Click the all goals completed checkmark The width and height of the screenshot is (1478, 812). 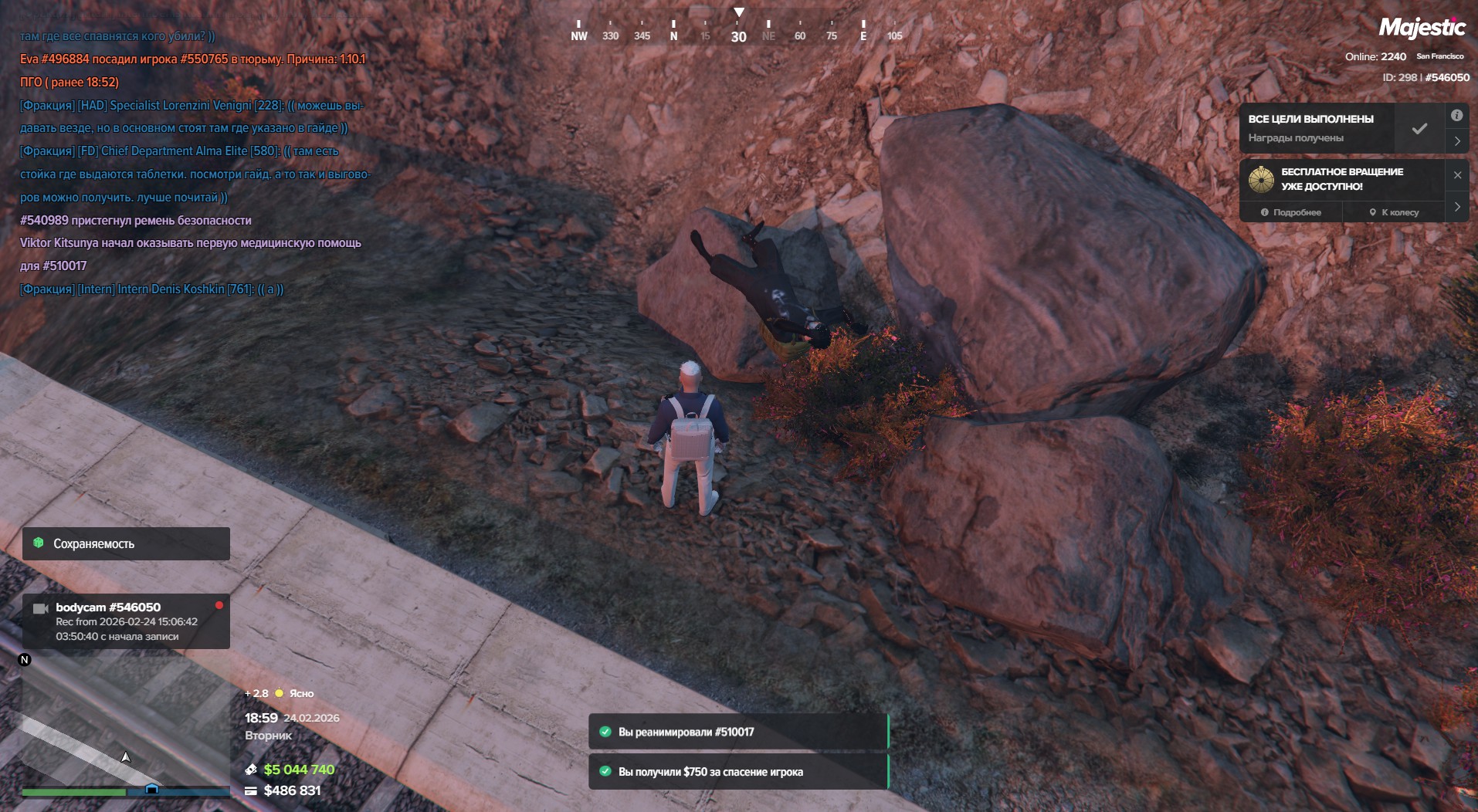coord(1419,129)
